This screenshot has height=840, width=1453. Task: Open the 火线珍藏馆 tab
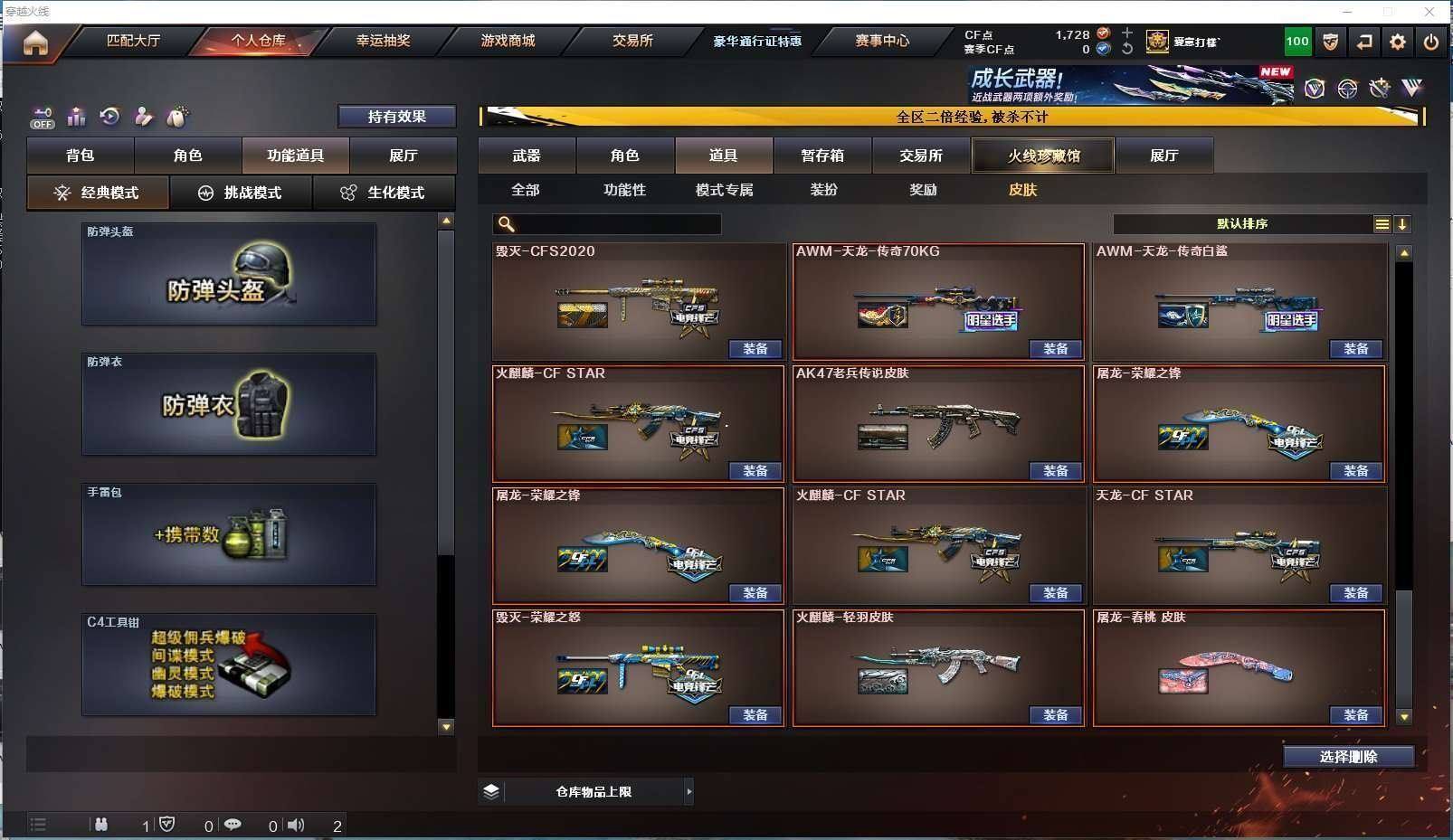pos(1043,156)
